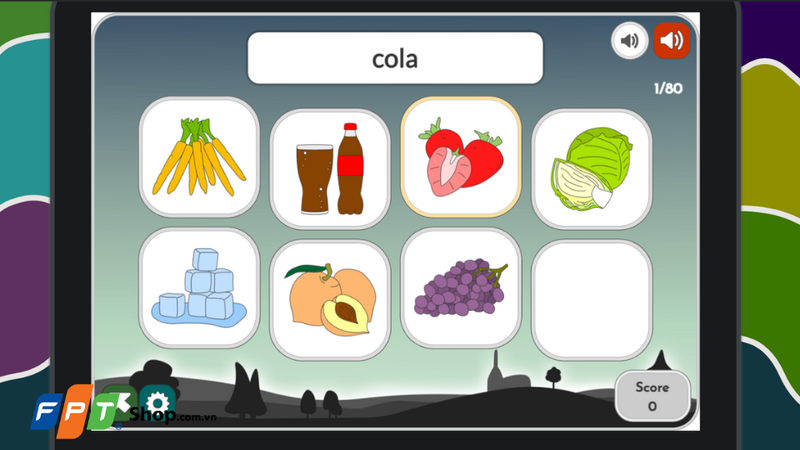This screenshot has width=800, height=450.
Task: Pick the strawberries picture card
Action: [x=461, y=157]
